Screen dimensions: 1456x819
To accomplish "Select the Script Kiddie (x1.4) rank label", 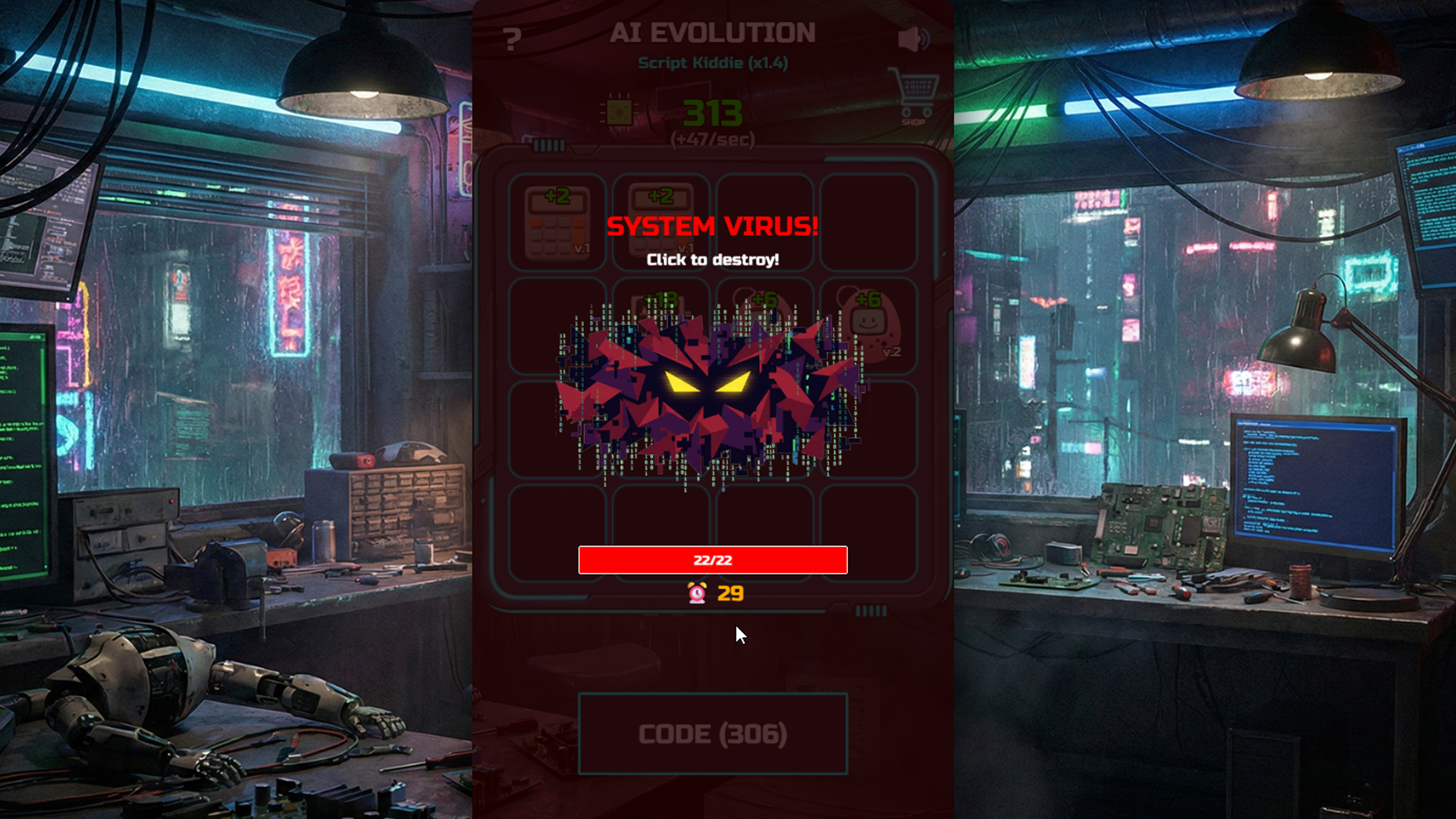I will click(x=713, y=64).
